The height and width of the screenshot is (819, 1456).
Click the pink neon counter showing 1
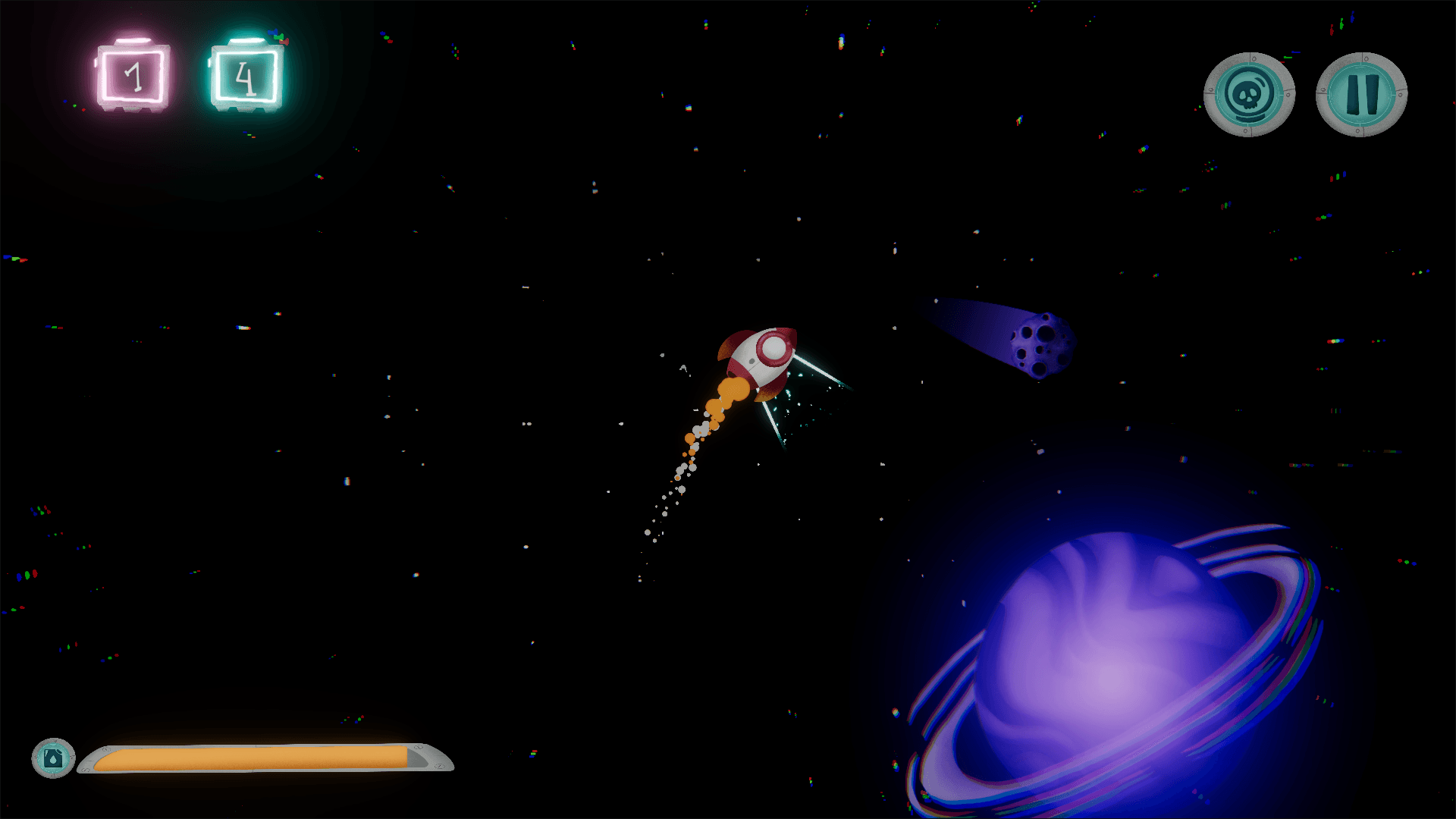point(133,74)
